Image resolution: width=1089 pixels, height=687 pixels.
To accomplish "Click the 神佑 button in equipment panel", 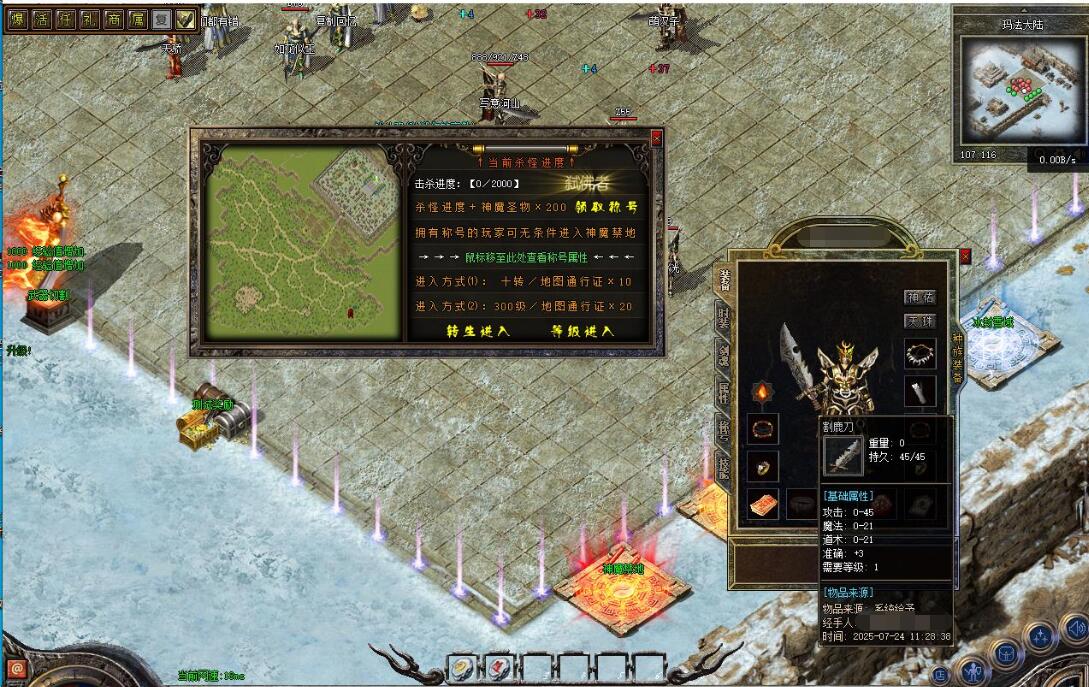I will click(x=919, y=297).
